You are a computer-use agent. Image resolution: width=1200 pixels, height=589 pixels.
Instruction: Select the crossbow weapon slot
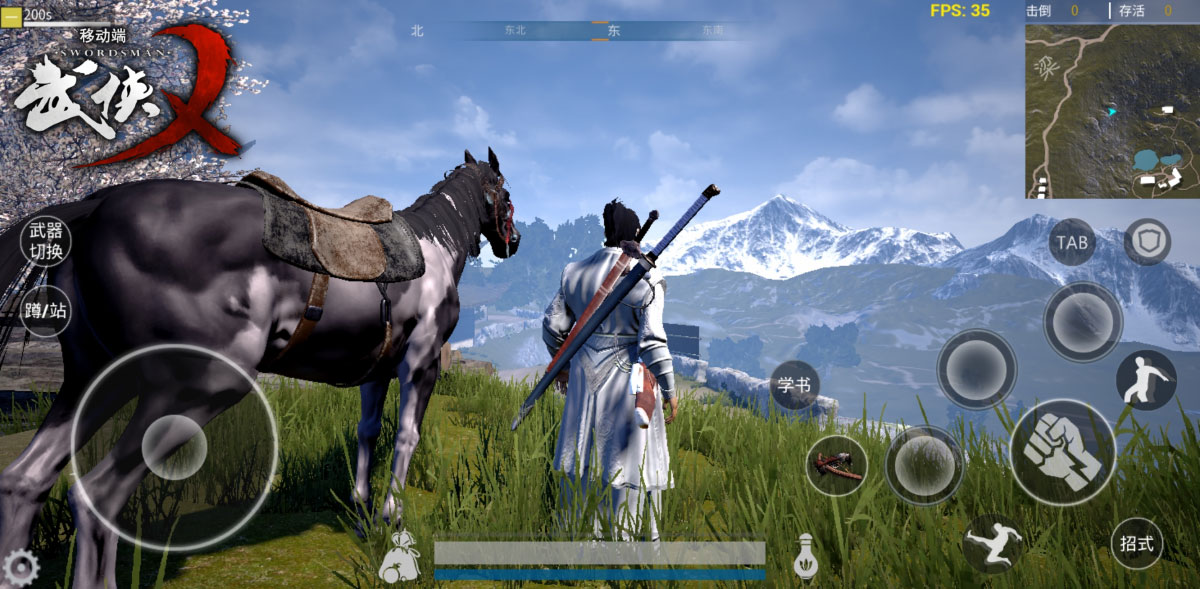(x=836, y=466)
